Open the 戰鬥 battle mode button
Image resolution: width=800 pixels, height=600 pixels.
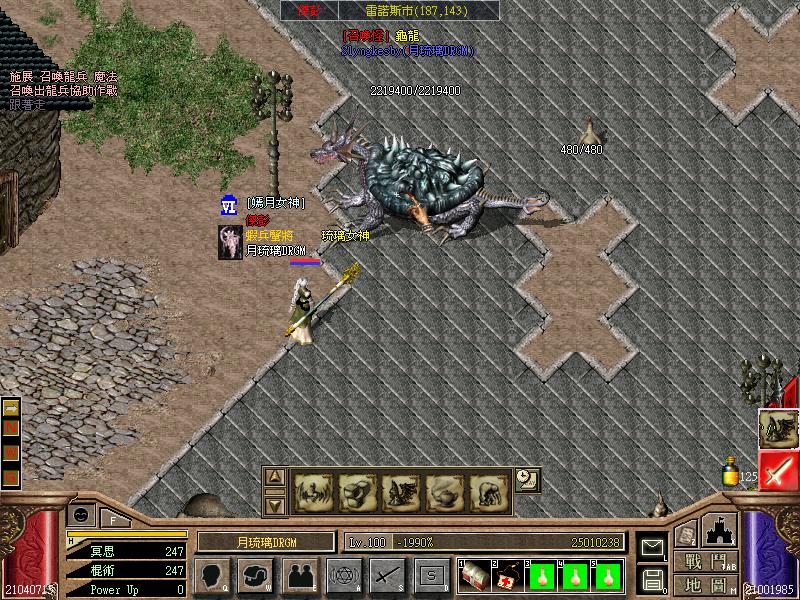[x=706, y=561]
